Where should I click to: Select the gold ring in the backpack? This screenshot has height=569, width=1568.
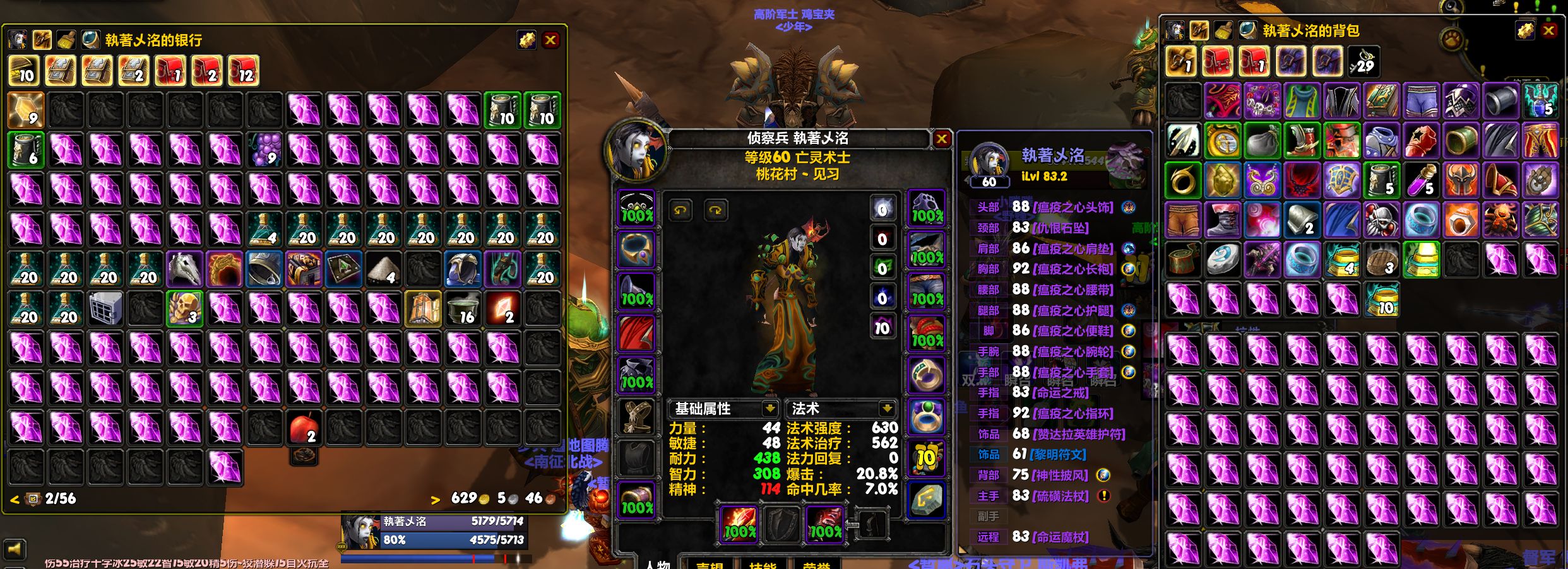(x=1183, y=180)
